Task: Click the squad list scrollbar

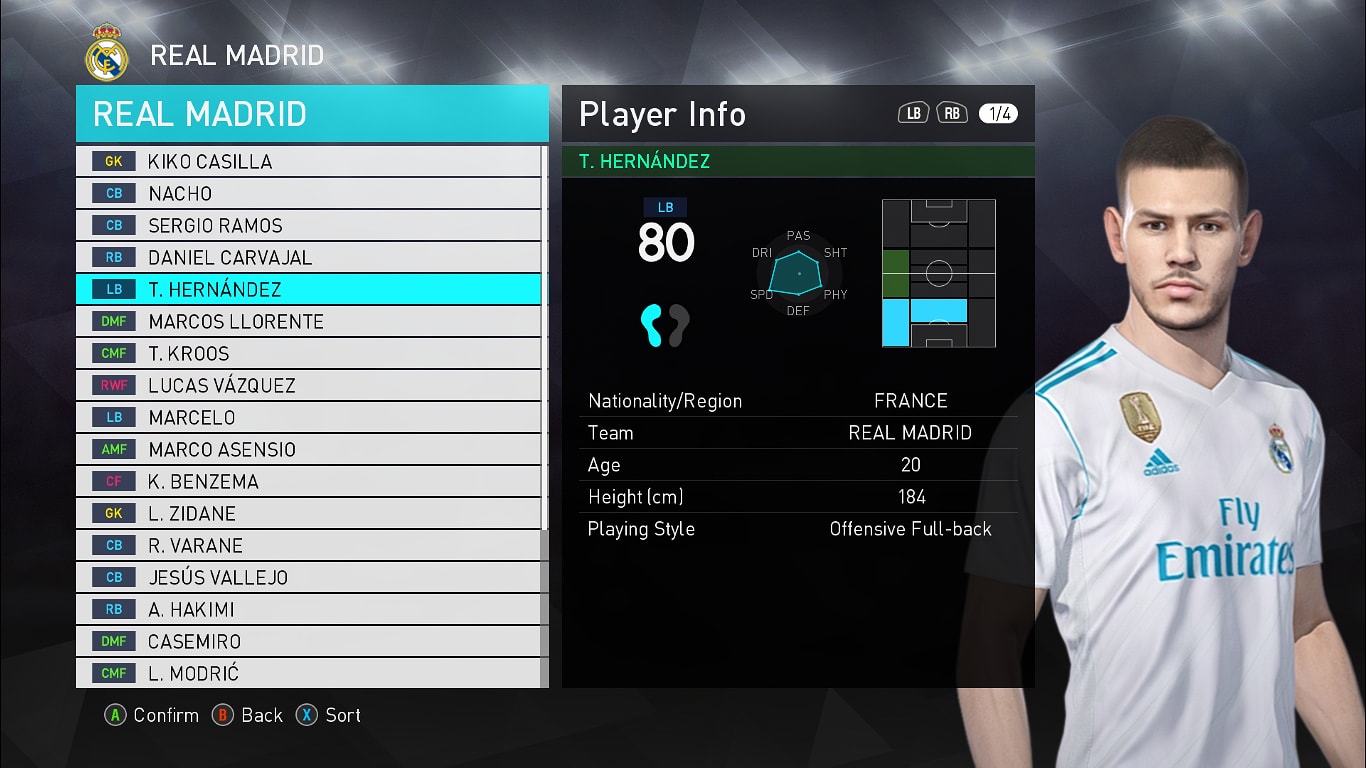Action: 544,340
